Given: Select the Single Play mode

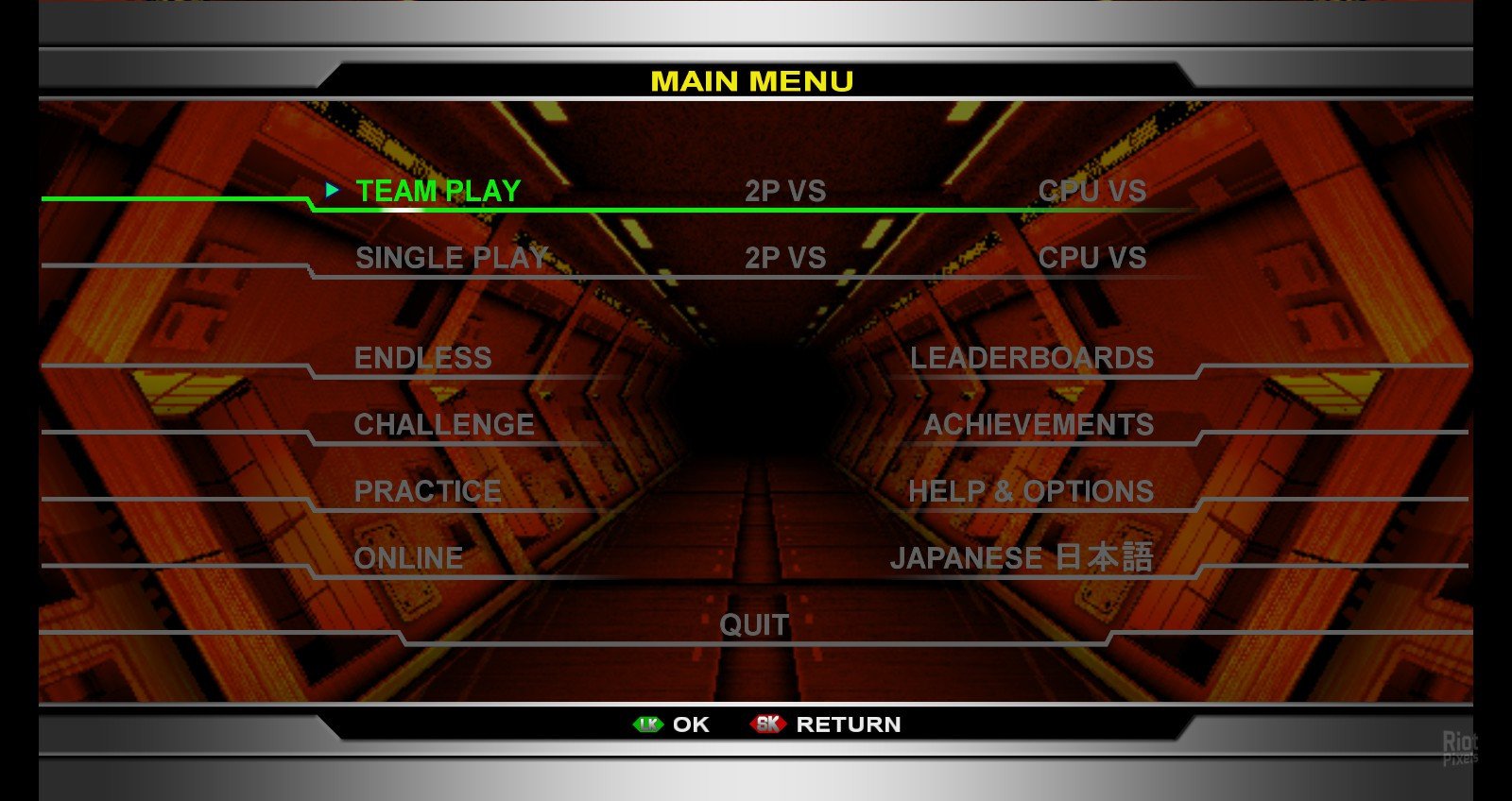Looking at the screenshot, I should coord(451,258).
